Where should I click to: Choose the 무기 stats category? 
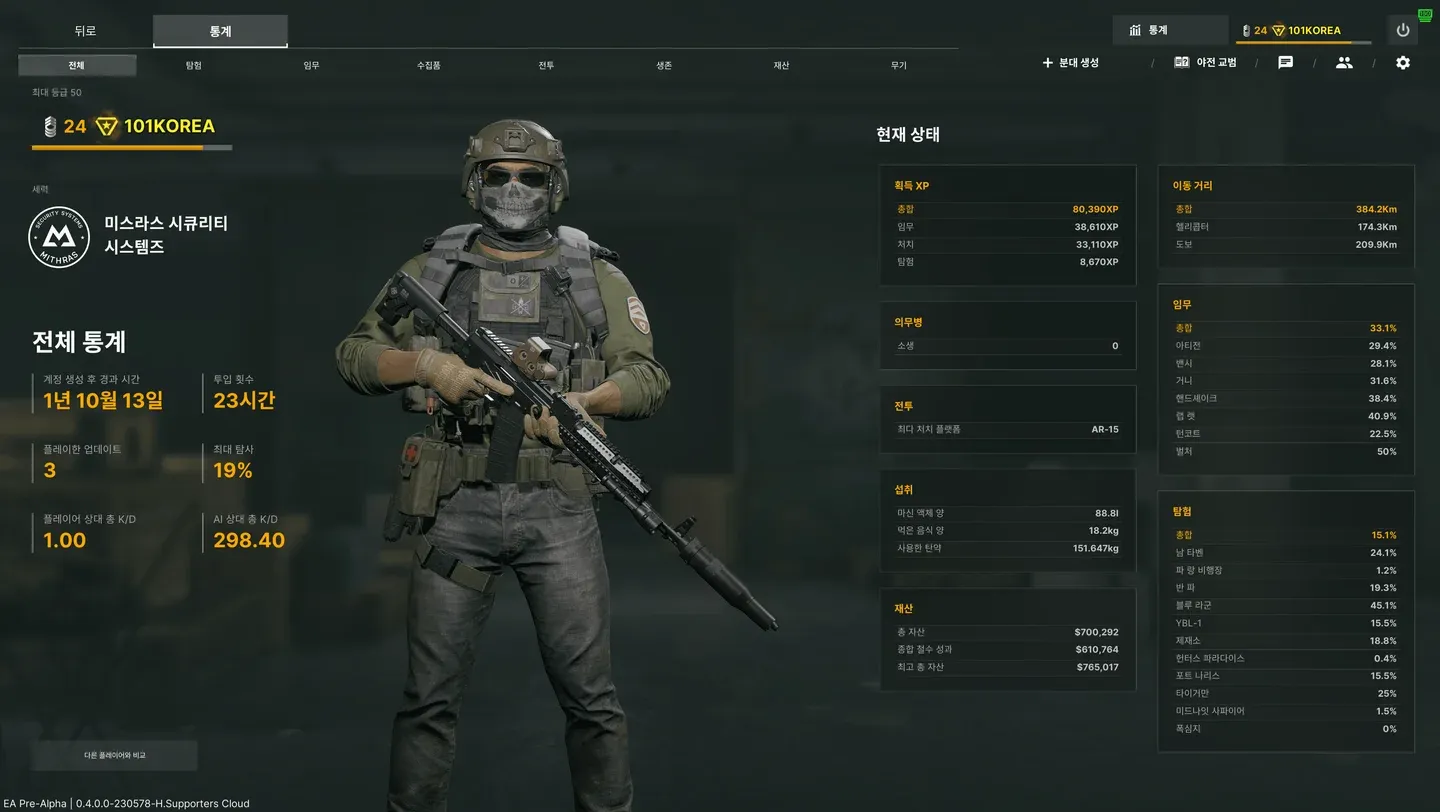899,66
